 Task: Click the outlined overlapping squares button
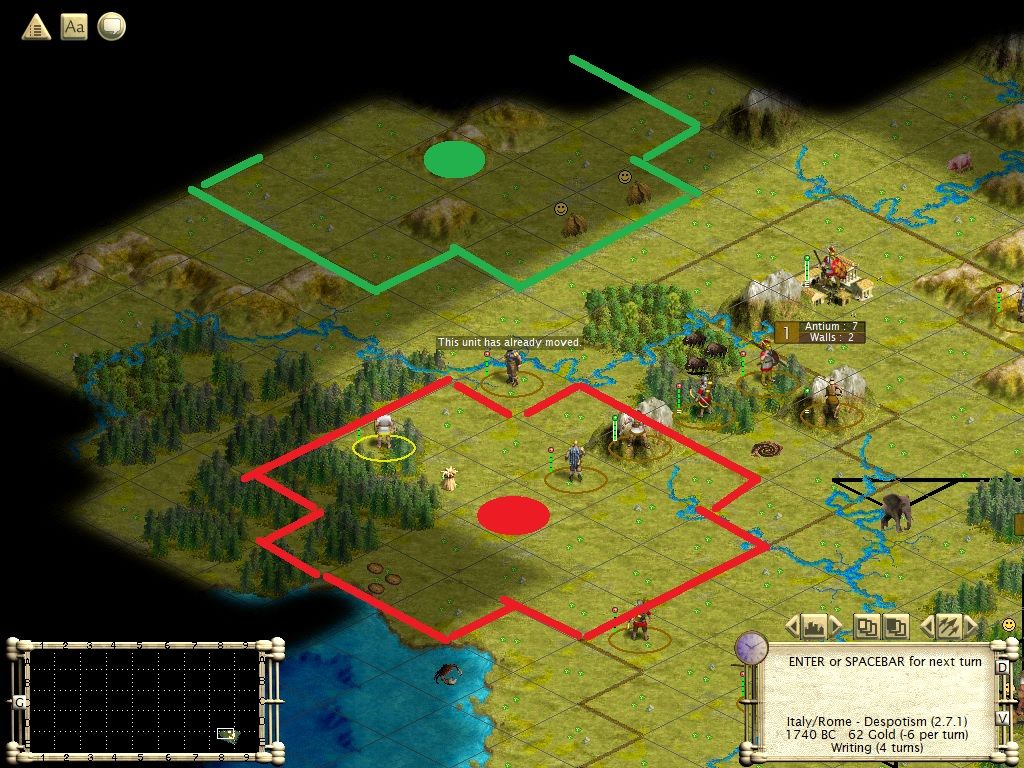click(865, 627)
